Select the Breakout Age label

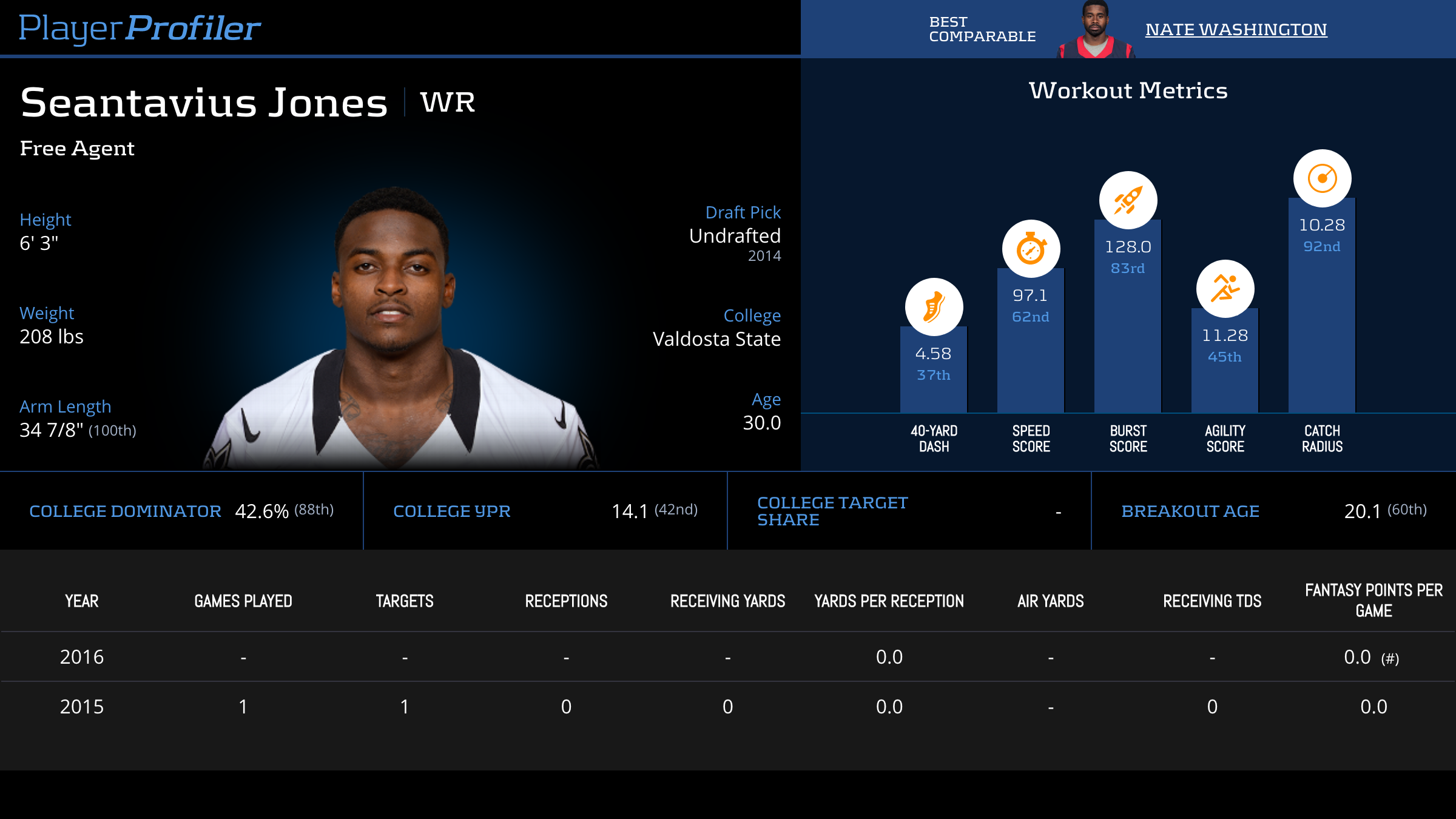tap(1190, 511)
